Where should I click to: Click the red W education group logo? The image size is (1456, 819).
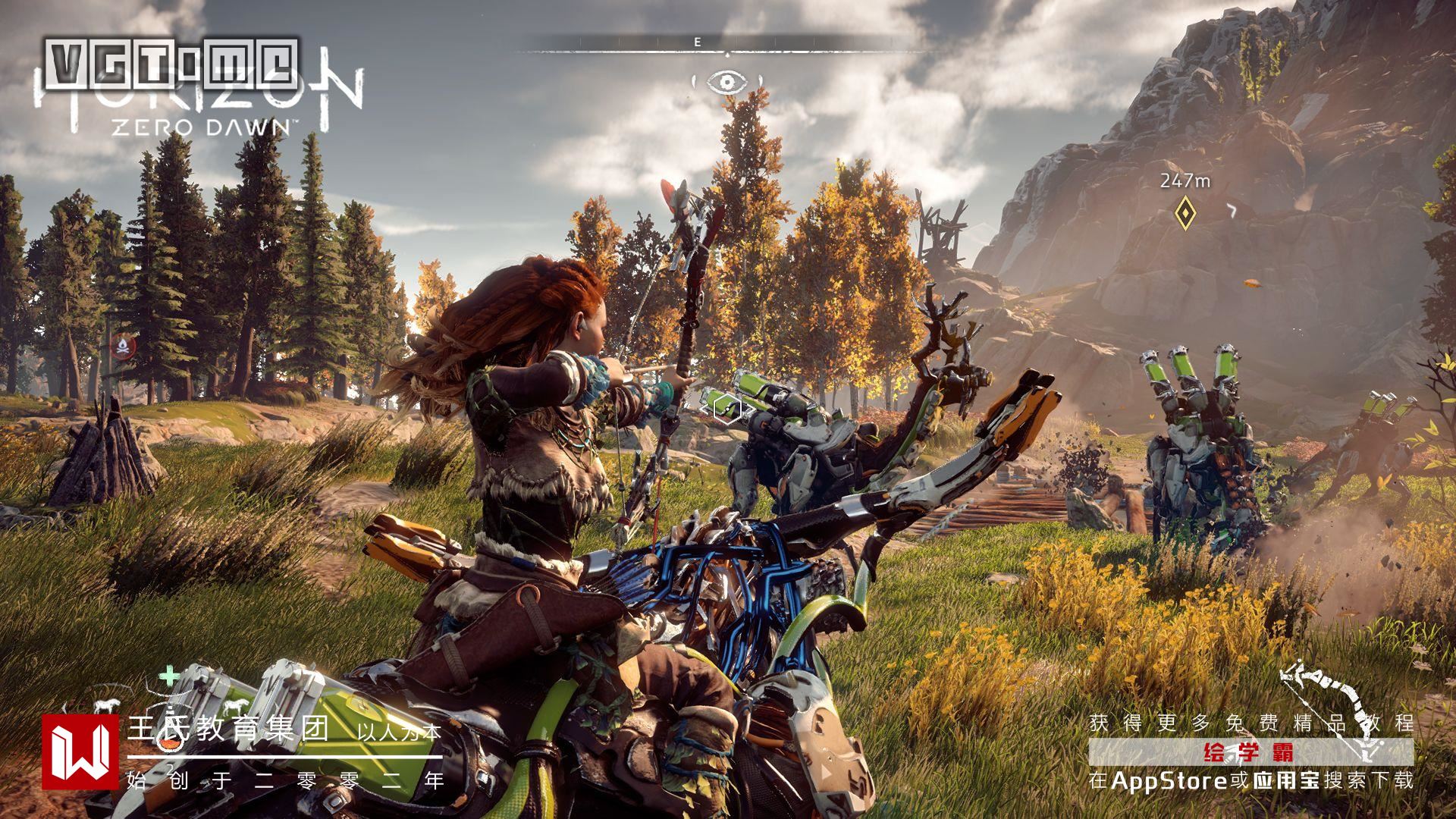pos(80,752)
